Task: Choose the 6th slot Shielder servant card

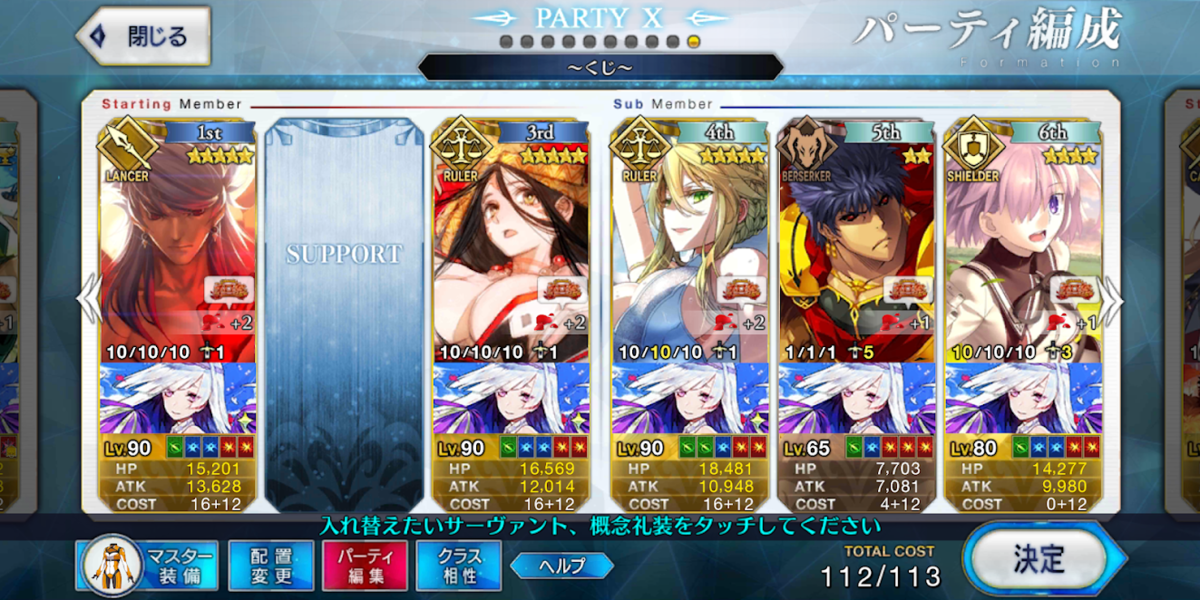Action: 1022,240
